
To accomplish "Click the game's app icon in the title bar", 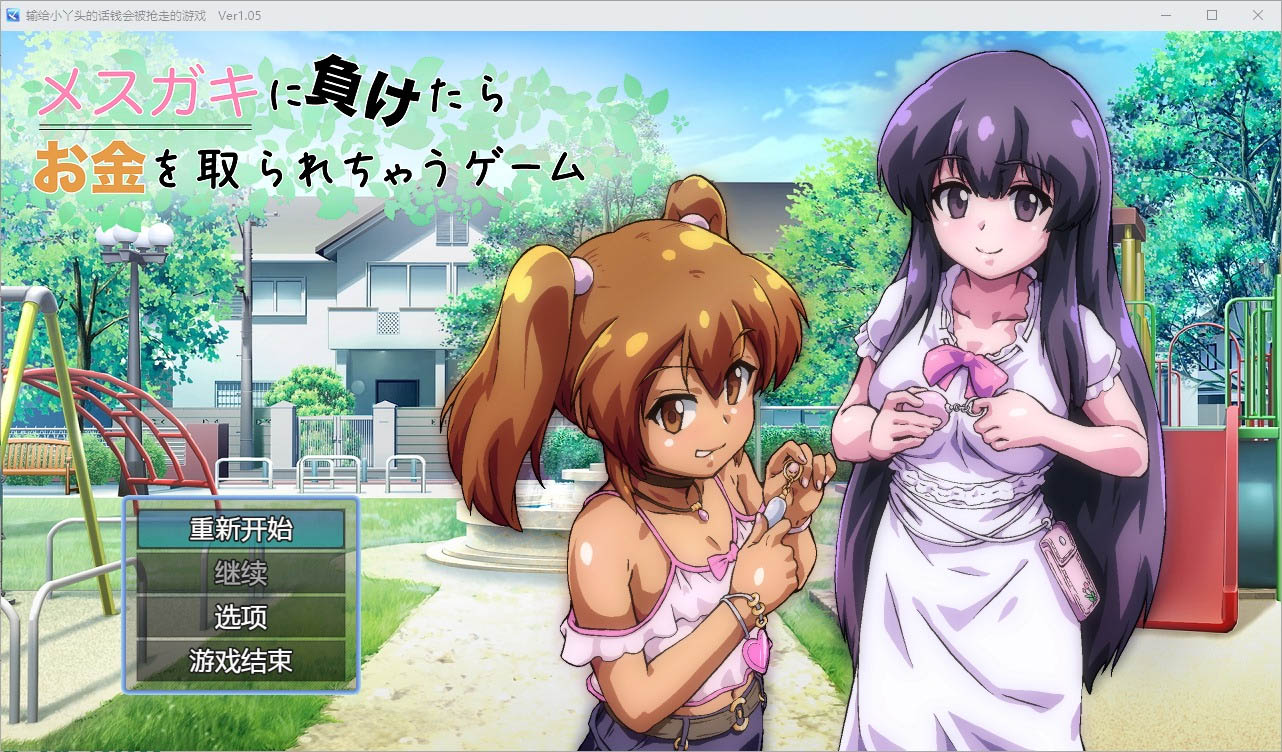I will tap(14, 15).
